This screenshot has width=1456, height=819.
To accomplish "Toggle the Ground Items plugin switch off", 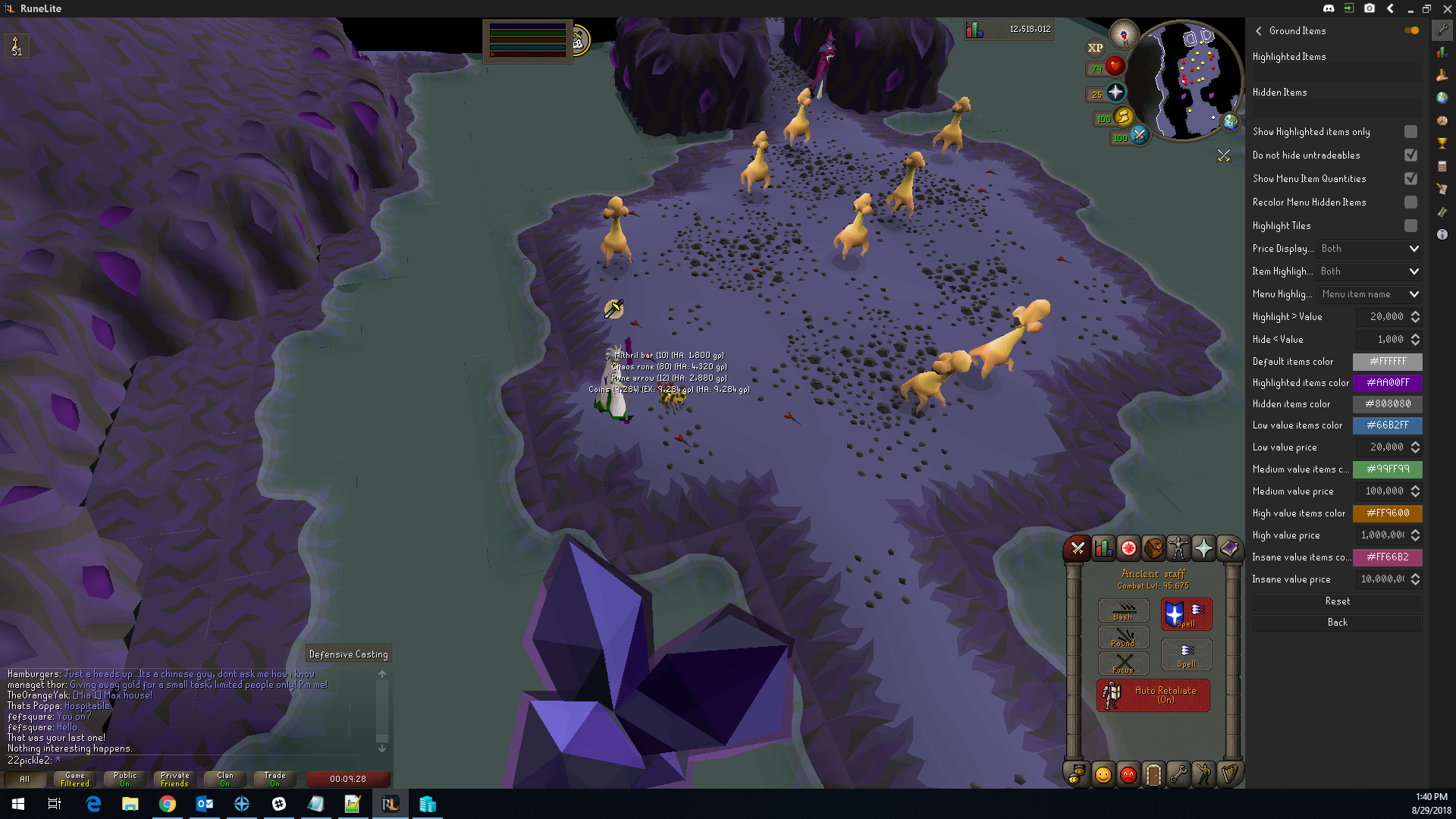I will click(1411, 30).
